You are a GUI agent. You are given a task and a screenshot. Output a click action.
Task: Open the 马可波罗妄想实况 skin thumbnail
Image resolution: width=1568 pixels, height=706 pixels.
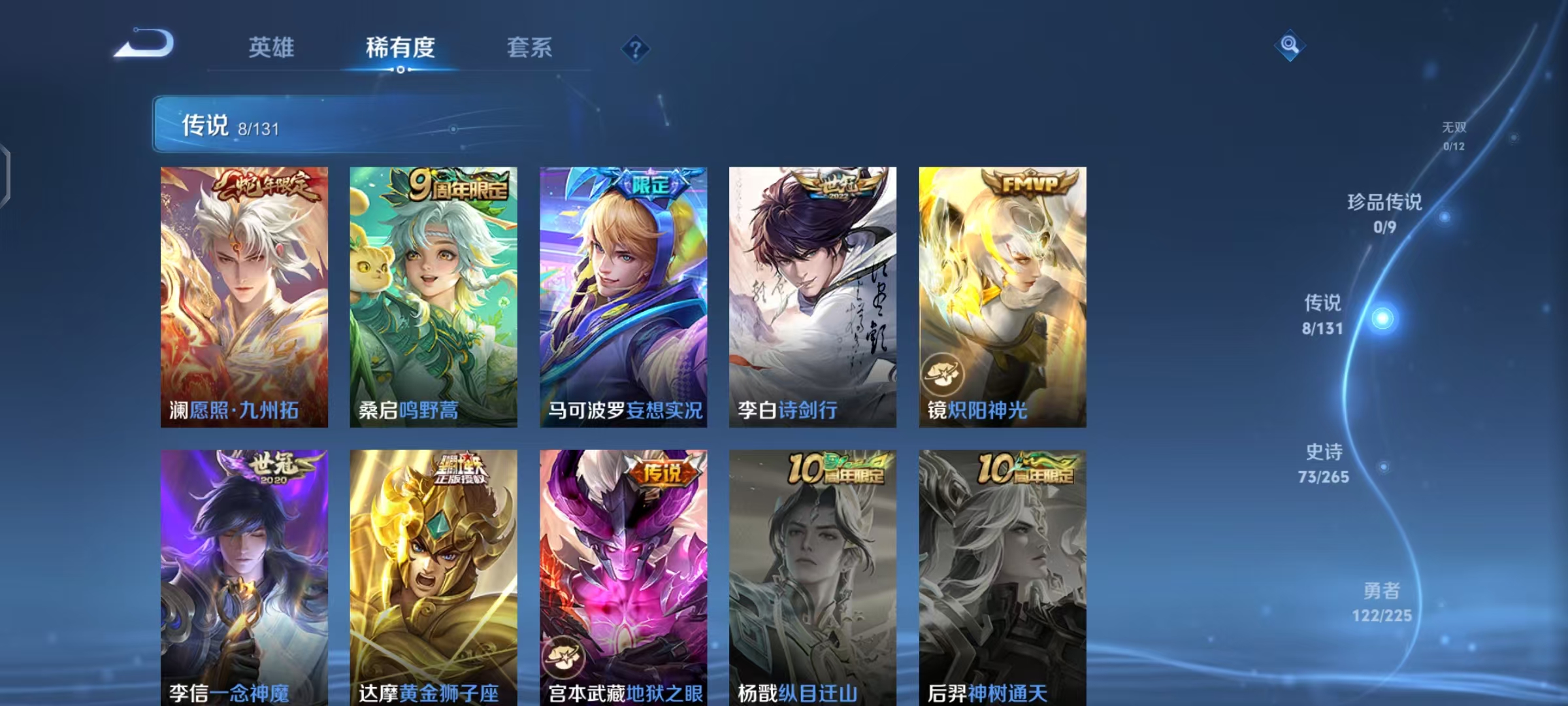point(622,294)
